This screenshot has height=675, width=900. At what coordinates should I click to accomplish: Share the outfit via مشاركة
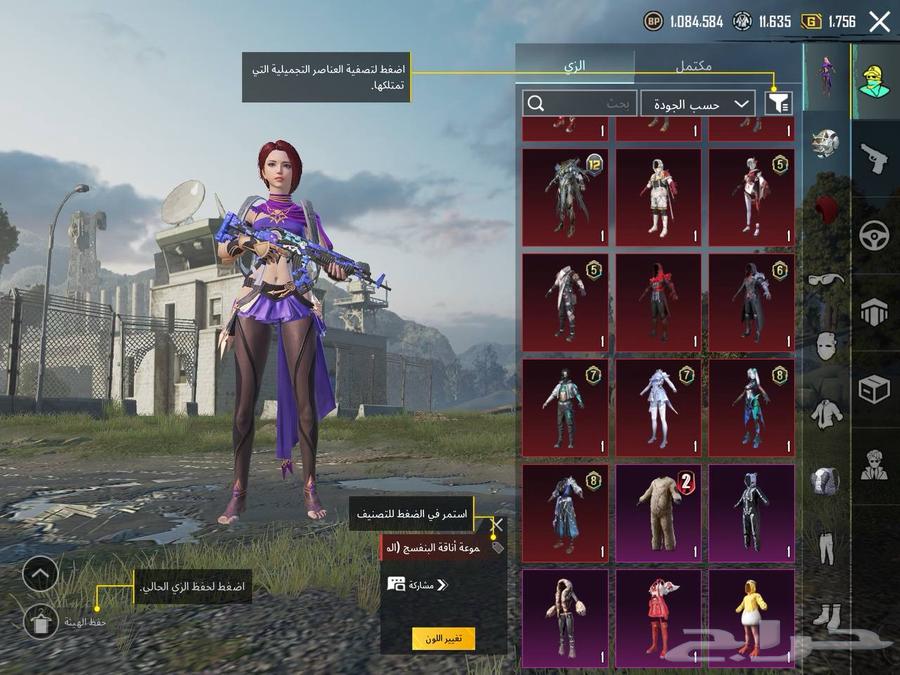pyautogui.click(x=418, y=585)
